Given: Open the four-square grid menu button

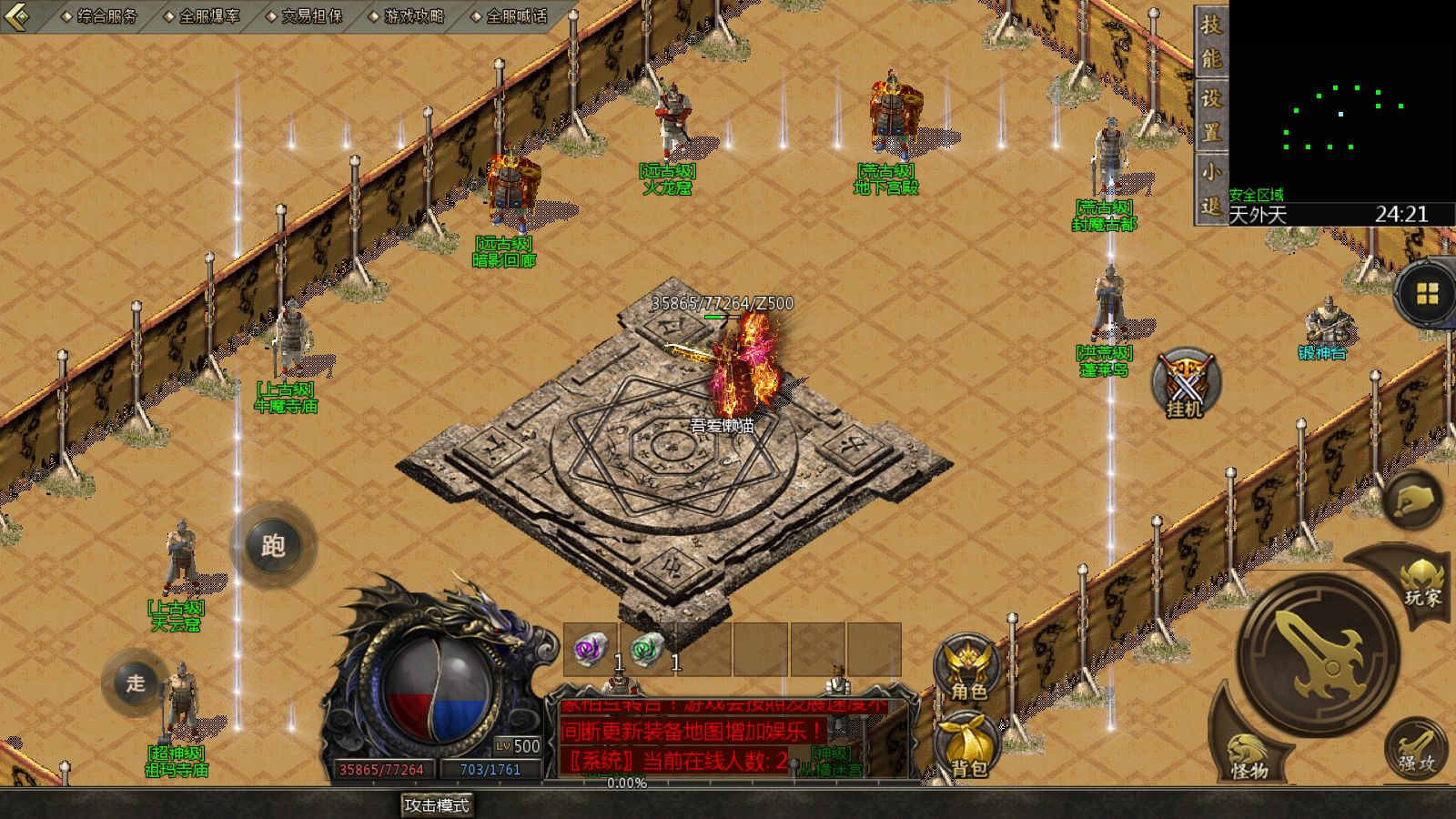Looking at the screenshot, I should coord(1427,294).
